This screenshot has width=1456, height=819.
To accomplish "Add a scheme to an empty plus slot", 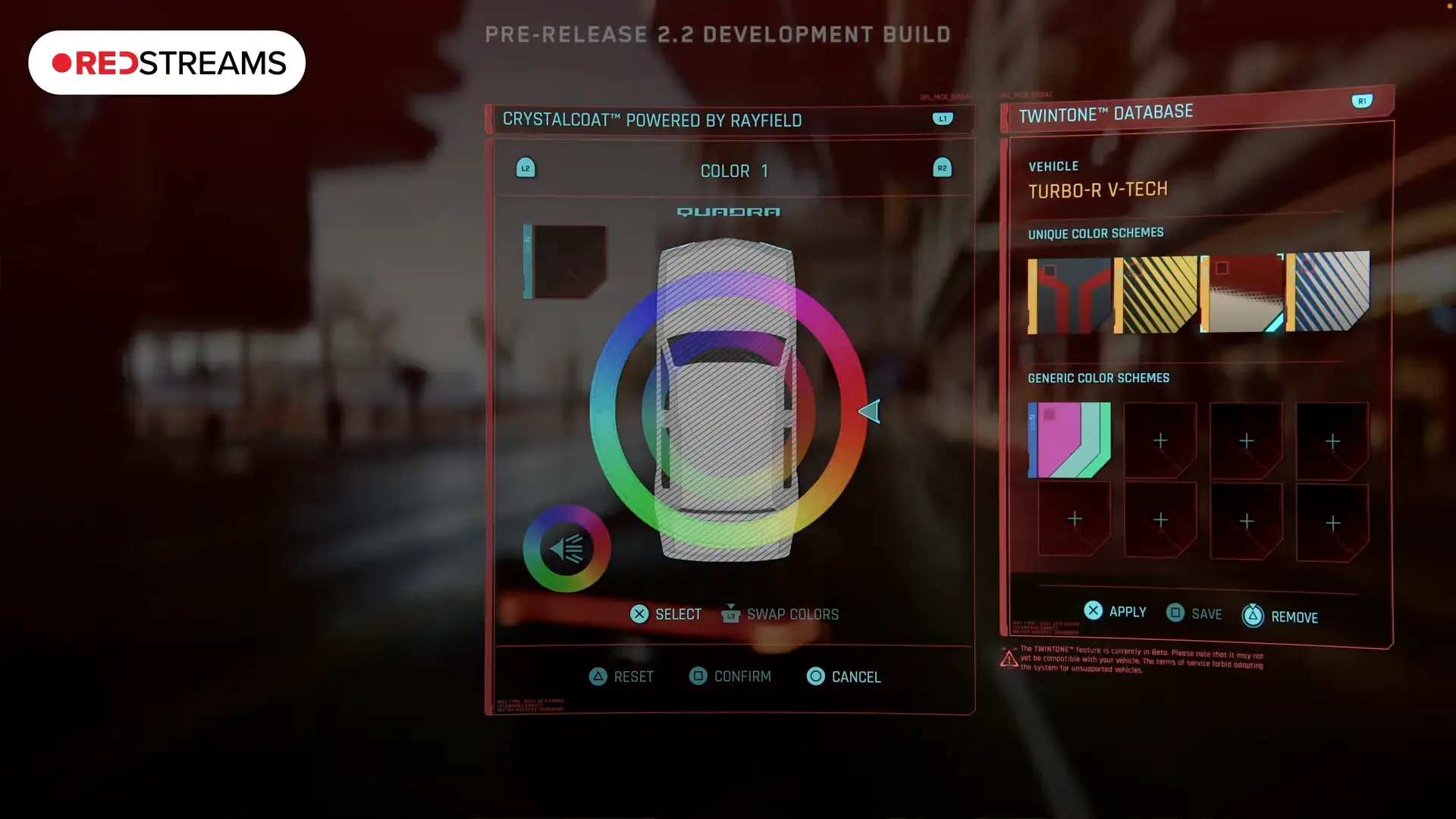I will tap(1160, 440).
